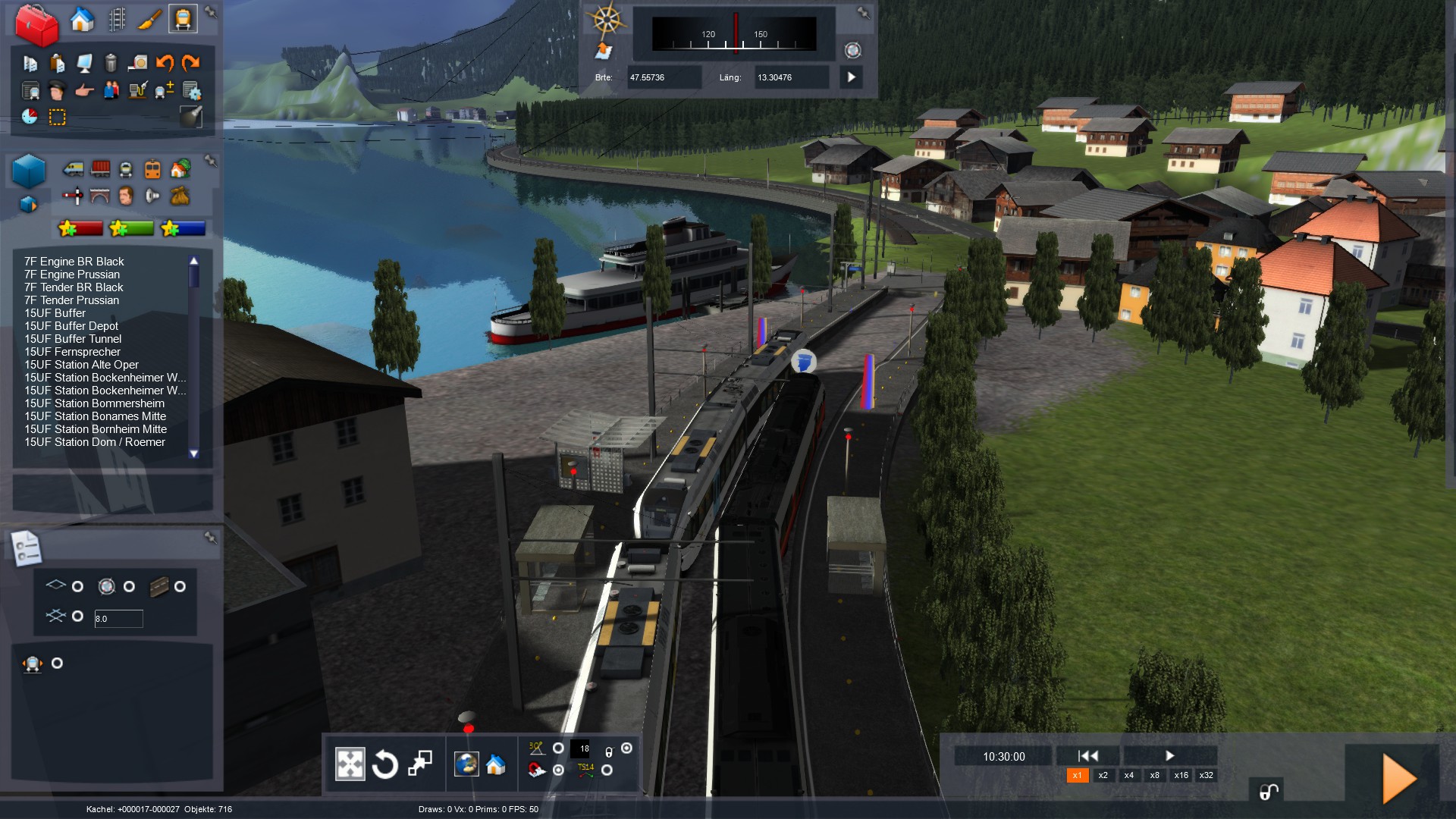Select the train driver head tool
The image size is (1456, 819).
tap(57, 91)
